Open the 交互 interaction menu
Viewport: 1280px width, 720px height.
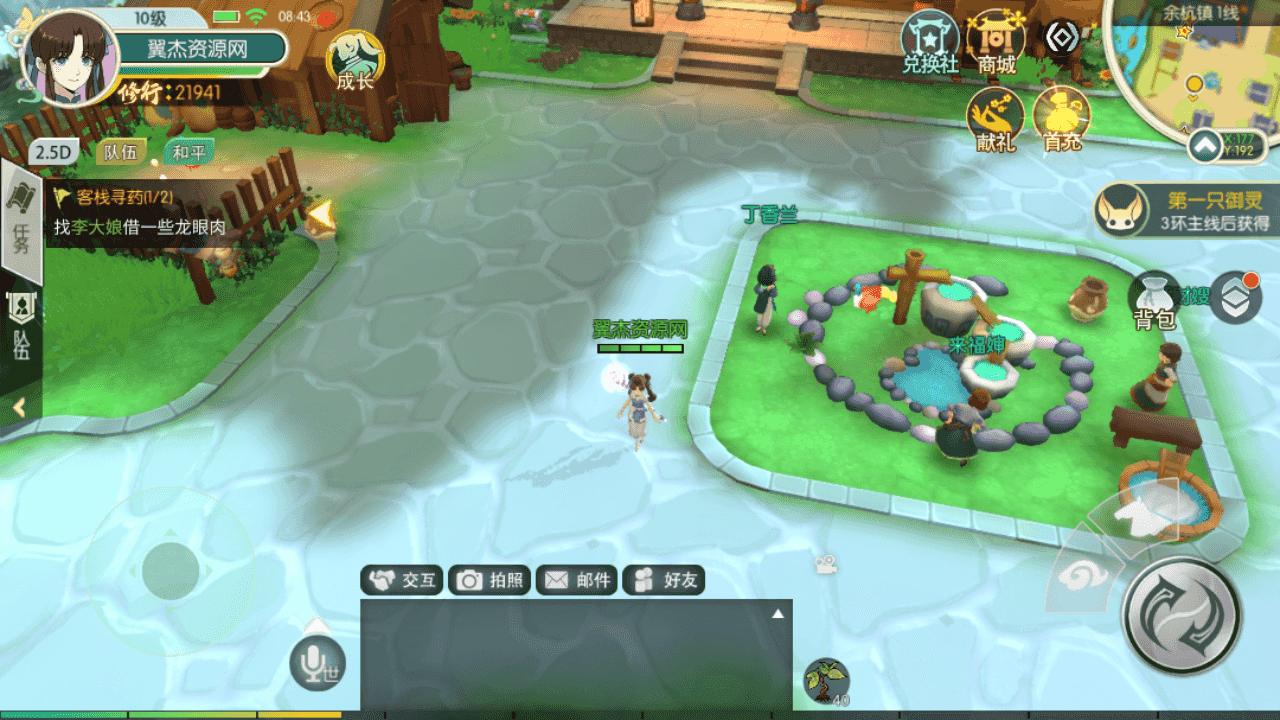click(x=402, y=580)
